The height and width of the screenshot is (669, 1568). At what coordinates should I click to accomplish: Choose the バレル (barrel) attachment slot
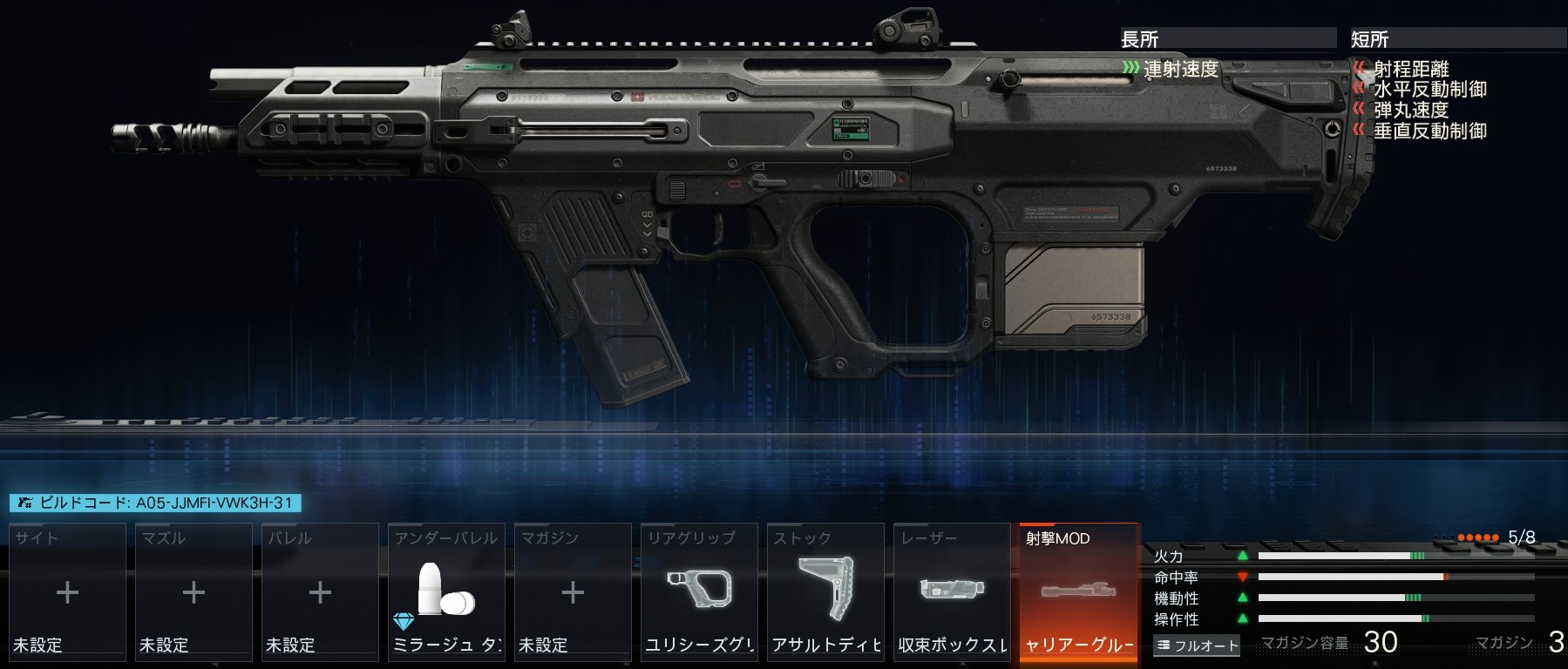[320, 591]
